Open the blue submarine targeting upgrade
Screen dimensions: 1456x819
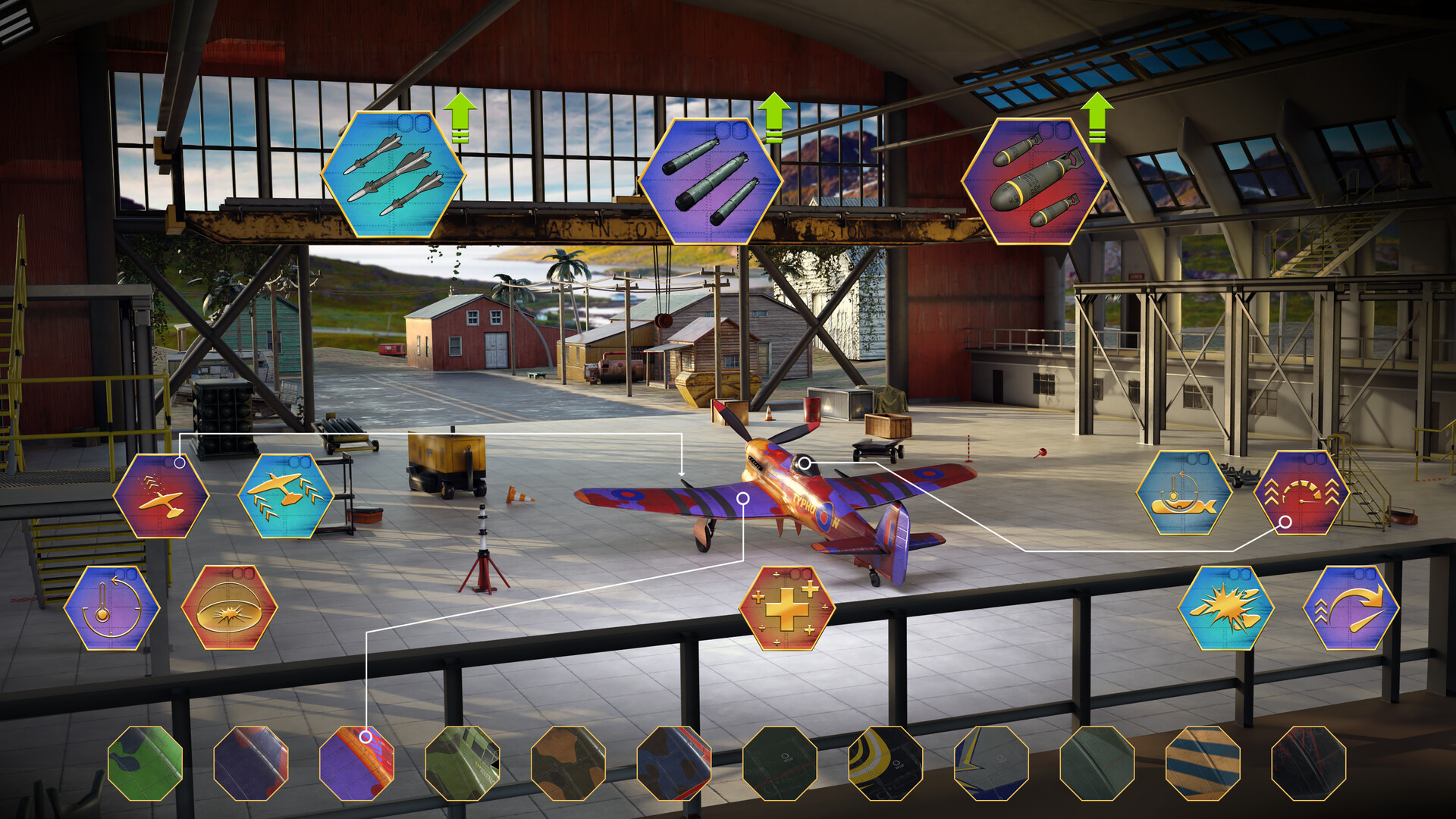pyautogui.click(x=1184, y=493)
